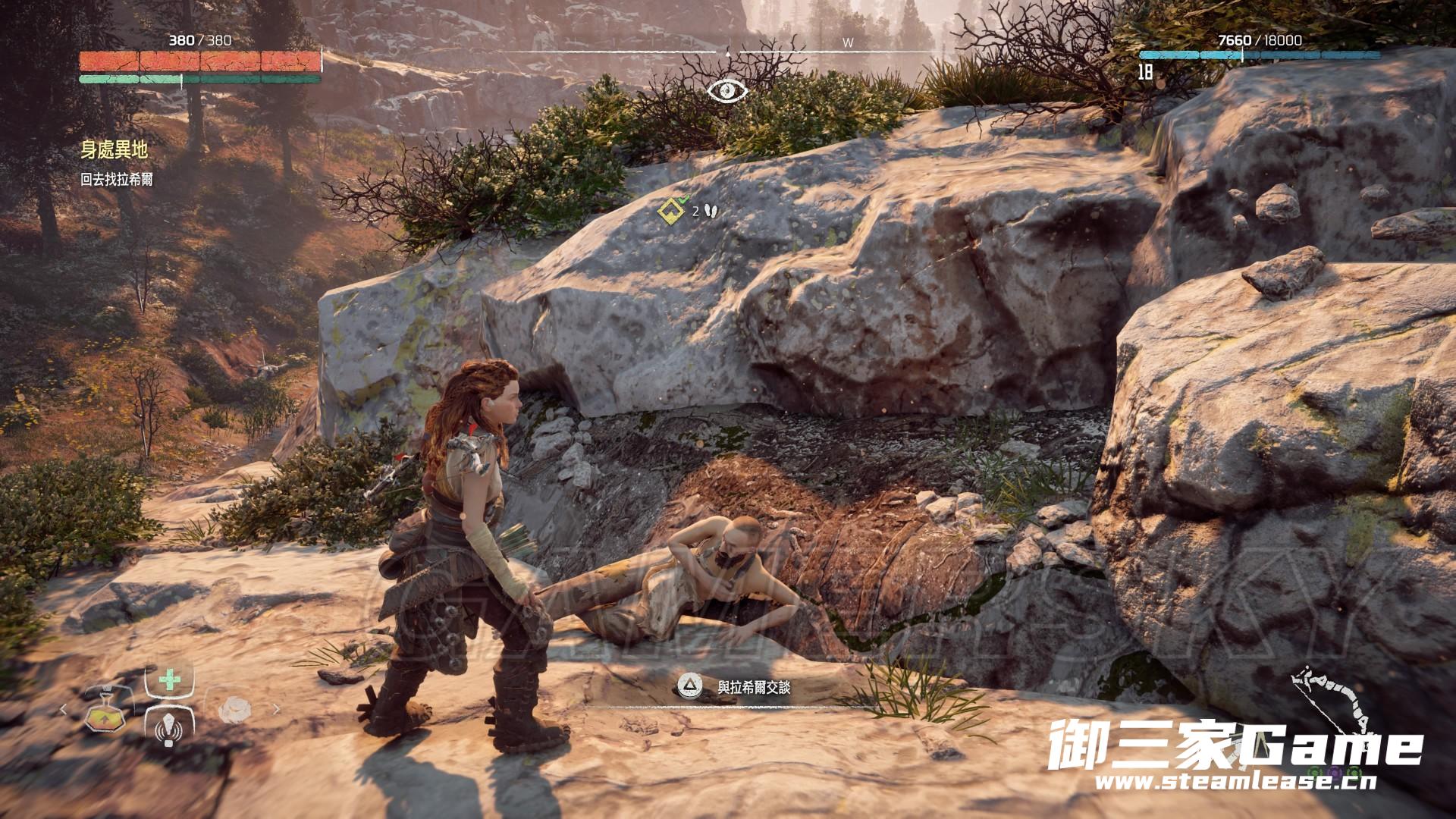Select the rock item slot

(234, 710)
